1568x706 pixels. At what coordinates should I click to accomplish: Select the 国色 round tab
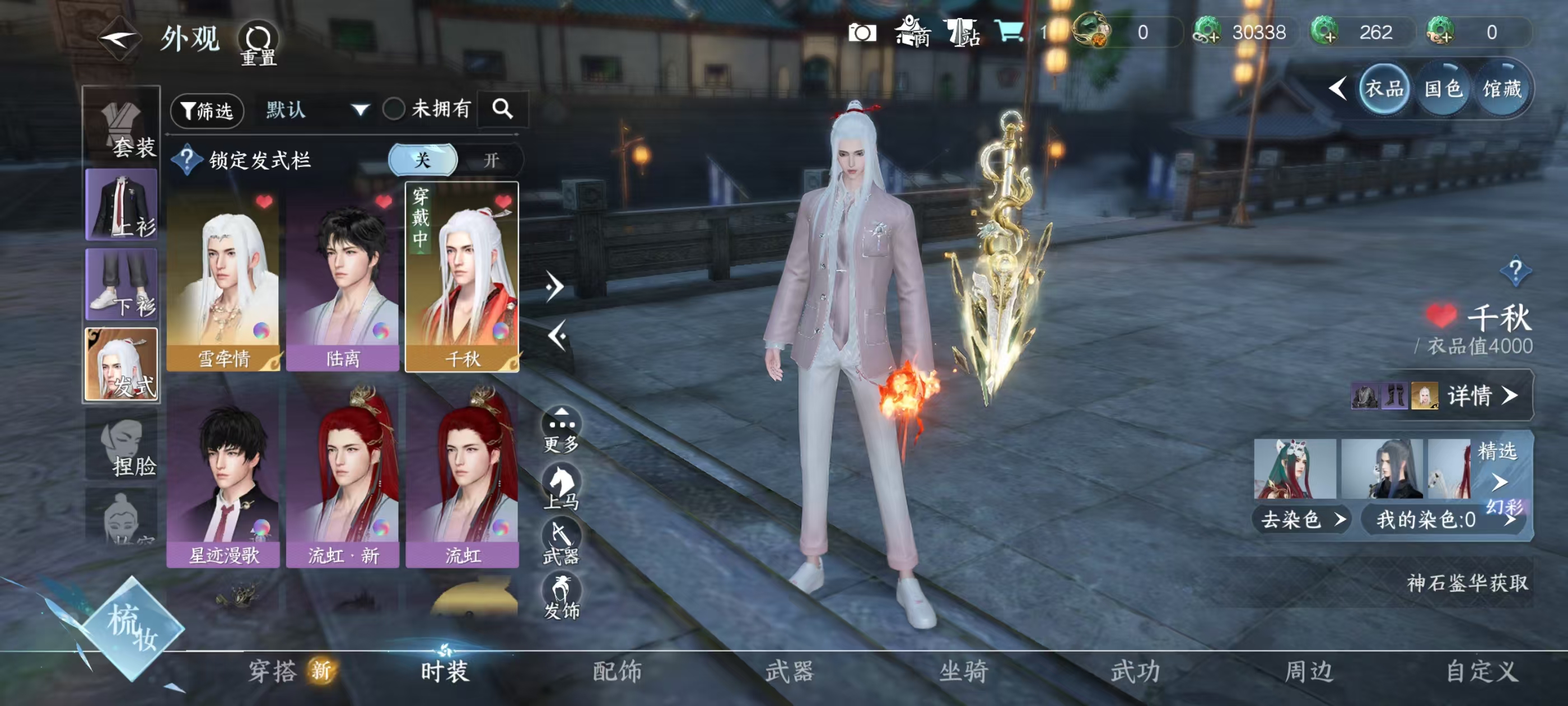1443,90
